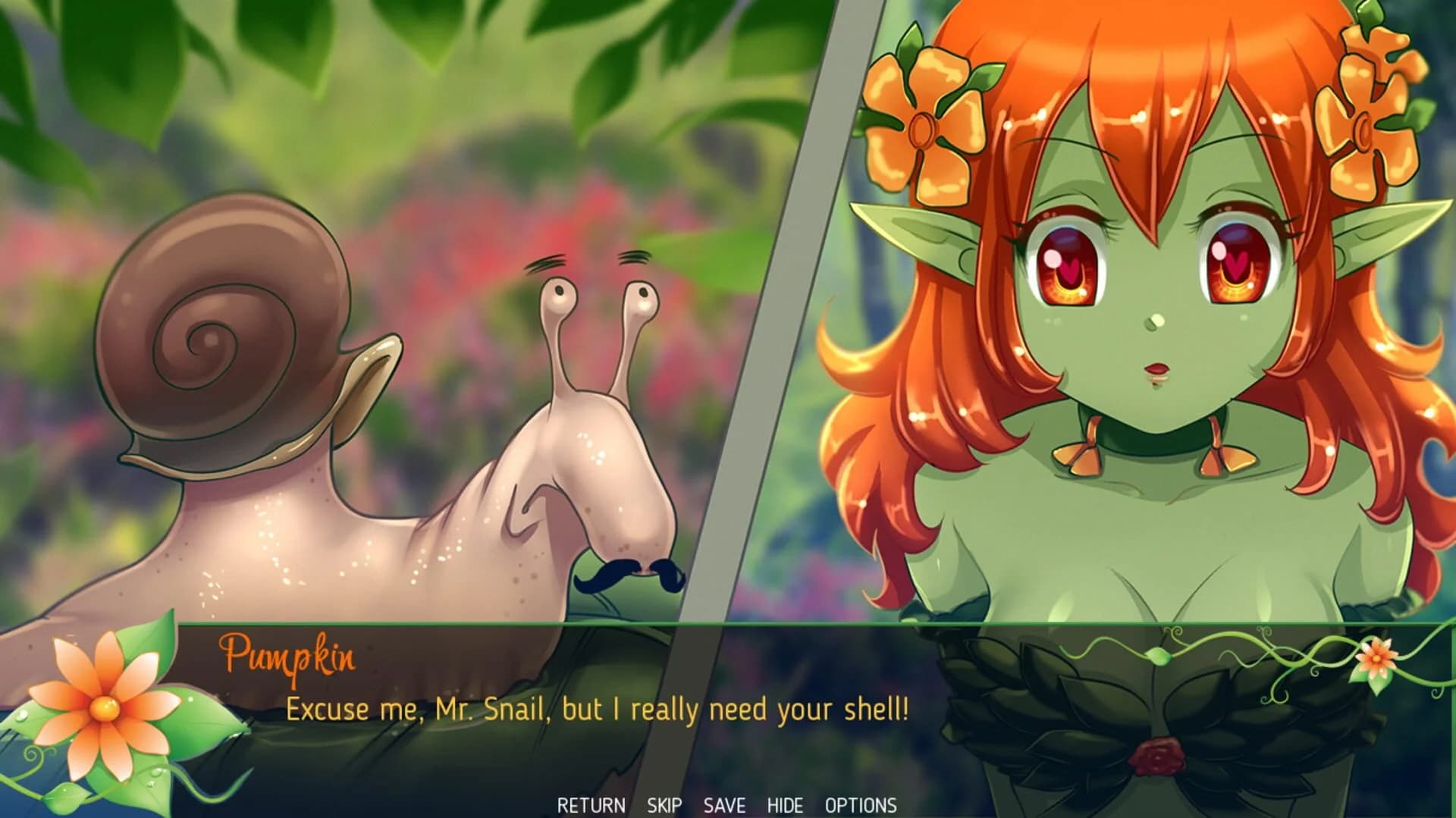Click SKIP to fast-forward dialogue
The height and width of the screenshot is (818, 1456).
pos(665,806)
